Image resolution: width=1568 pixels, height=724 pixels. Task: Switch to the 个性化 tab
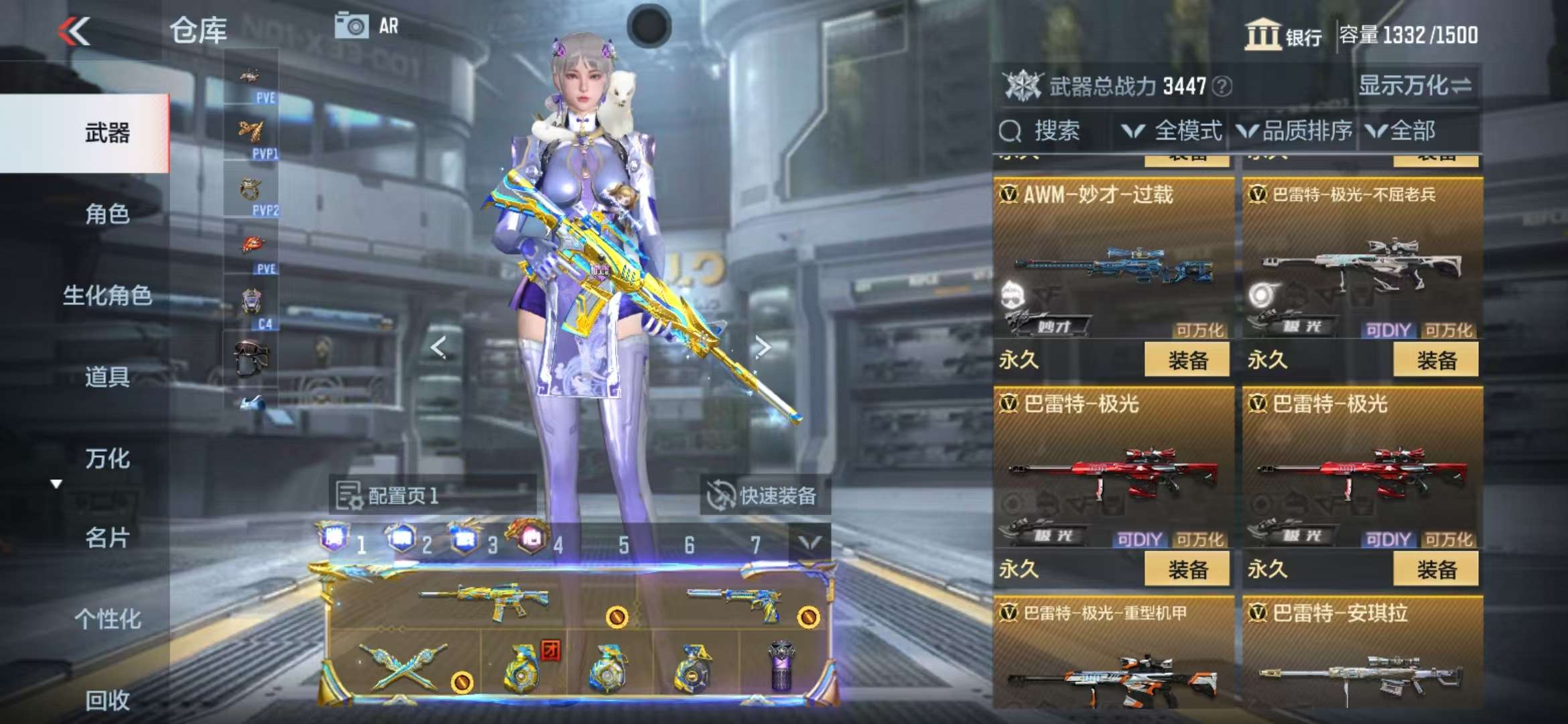[107, 619]
